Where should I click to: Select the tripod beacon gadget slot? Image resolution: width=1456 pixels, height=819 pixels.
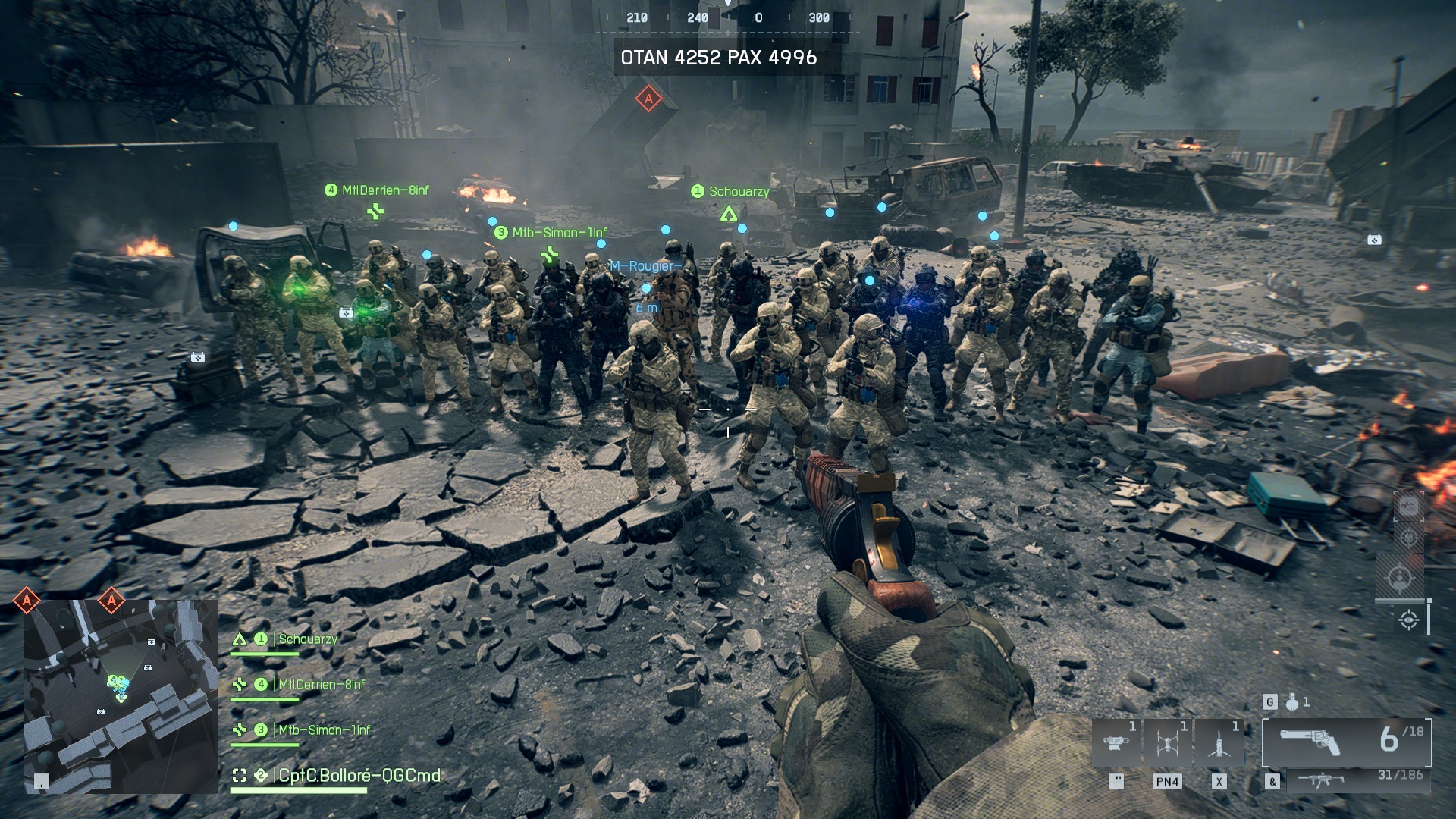[x=1219, y=743]
